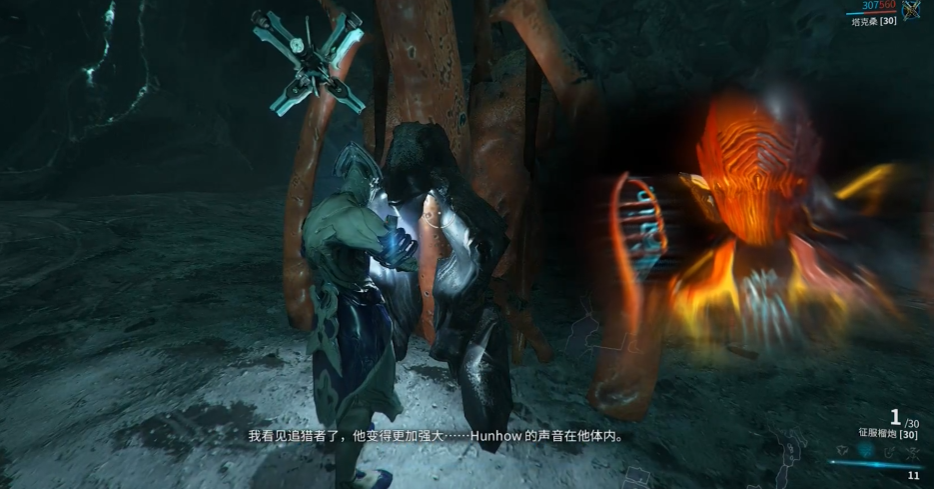The image size is (934, 489).
Task: Click the crossed-swords emblem beside Taxon's health
Action: [911, 10]
